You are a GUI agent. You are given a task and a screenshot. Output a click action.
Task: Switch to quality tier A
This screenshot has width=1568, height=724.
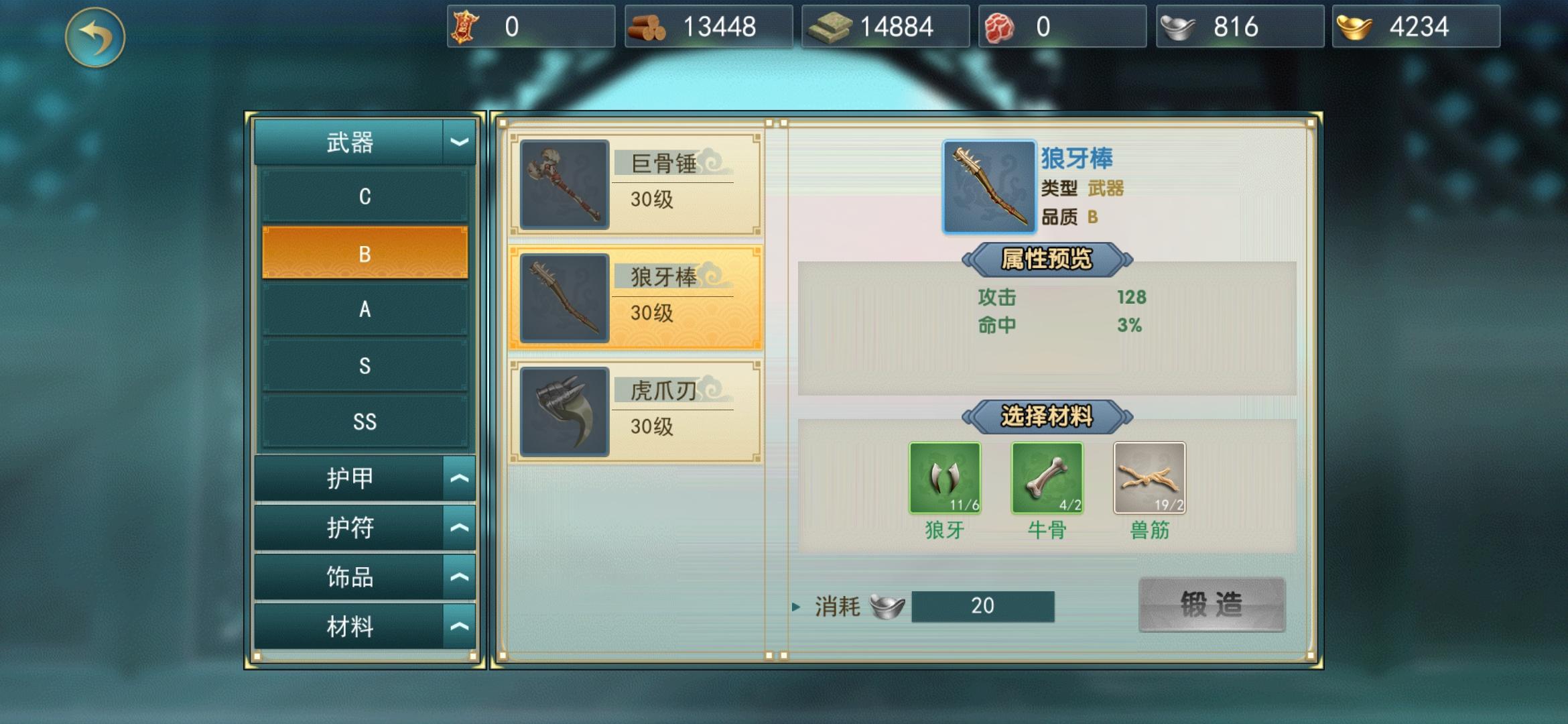[365, 309]
